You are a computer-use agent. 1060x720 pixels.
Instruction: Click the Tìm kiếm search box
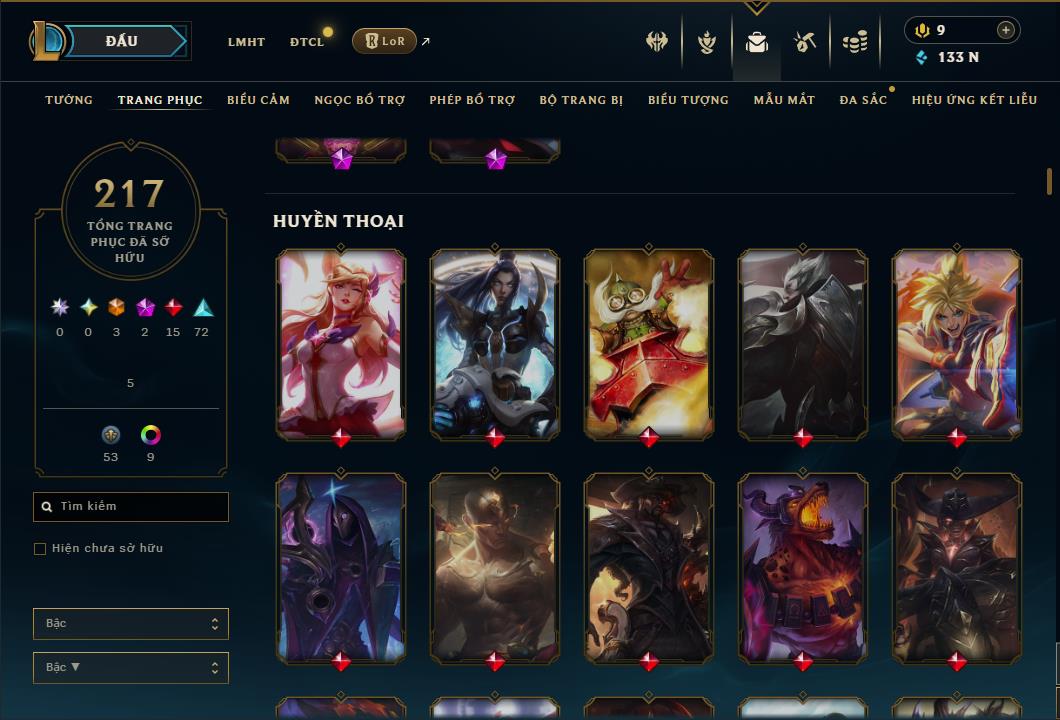point(131,507)
